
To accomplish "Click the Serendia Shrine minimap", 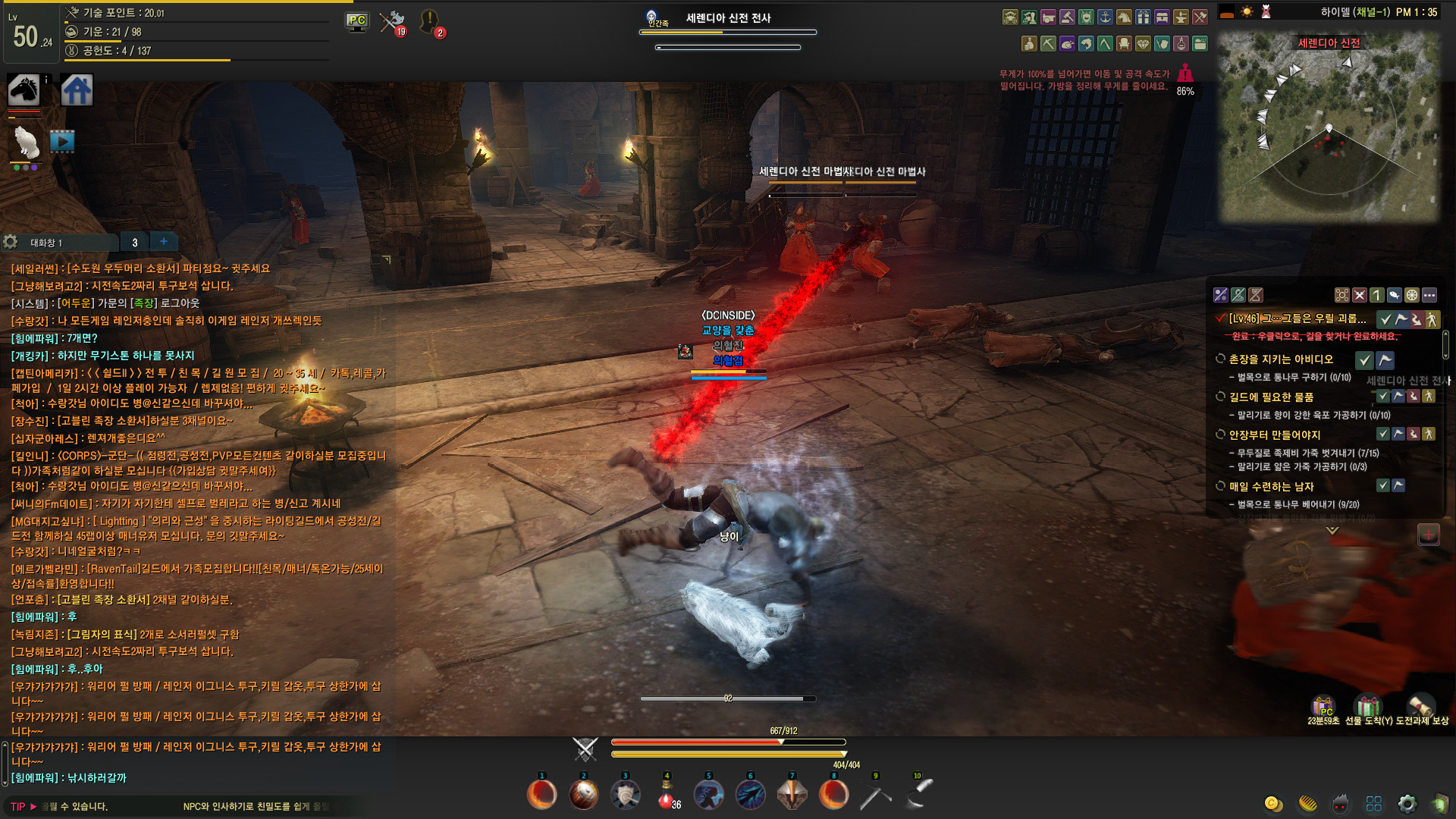I will point(1329,127).
